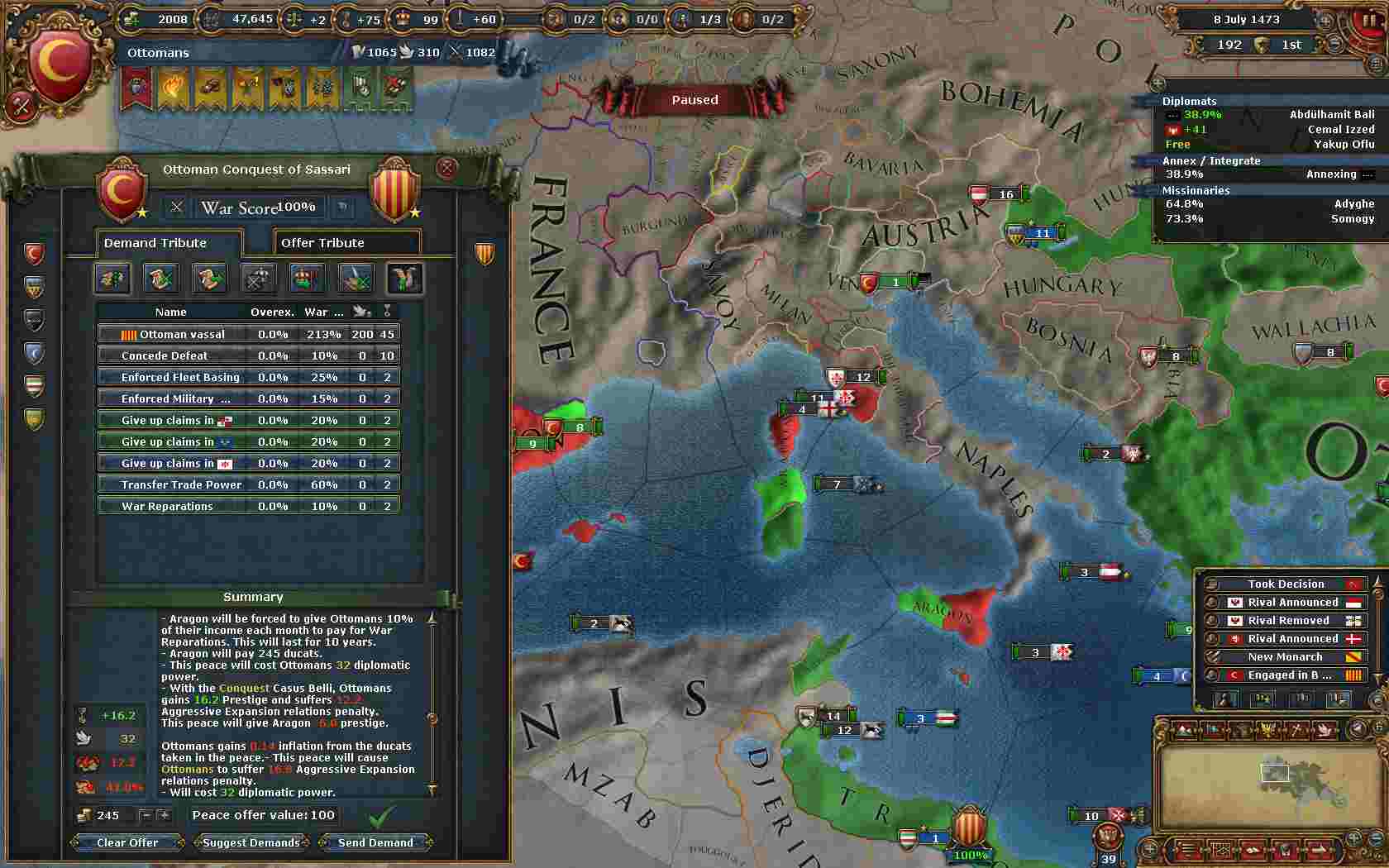Show the New Monarch message
Screen dimensions: 1389x868
point(1286,656)
